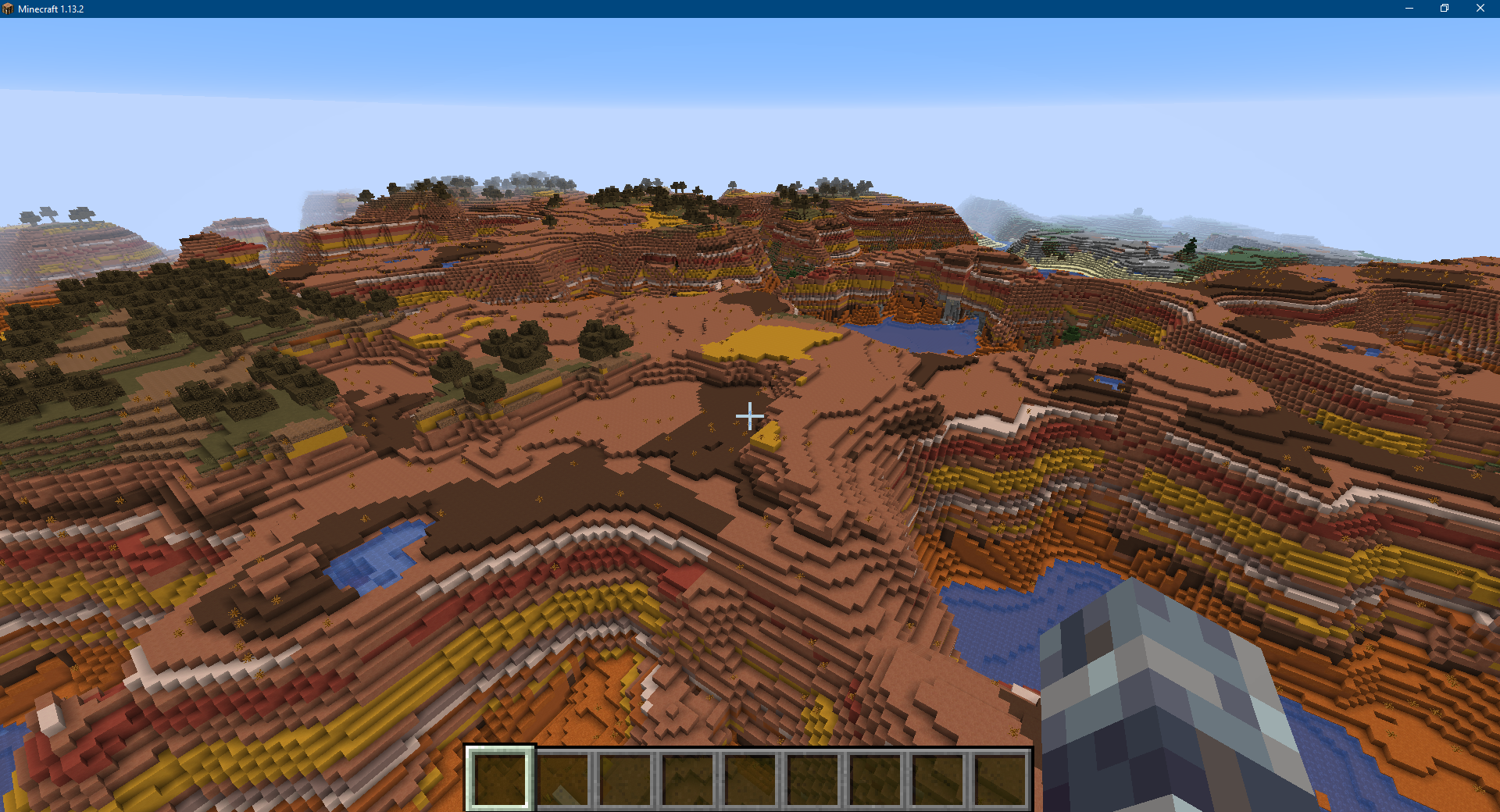Click the Minecraft grass block title bar icon
This screenshot has width=1500, height=812.
9,9
